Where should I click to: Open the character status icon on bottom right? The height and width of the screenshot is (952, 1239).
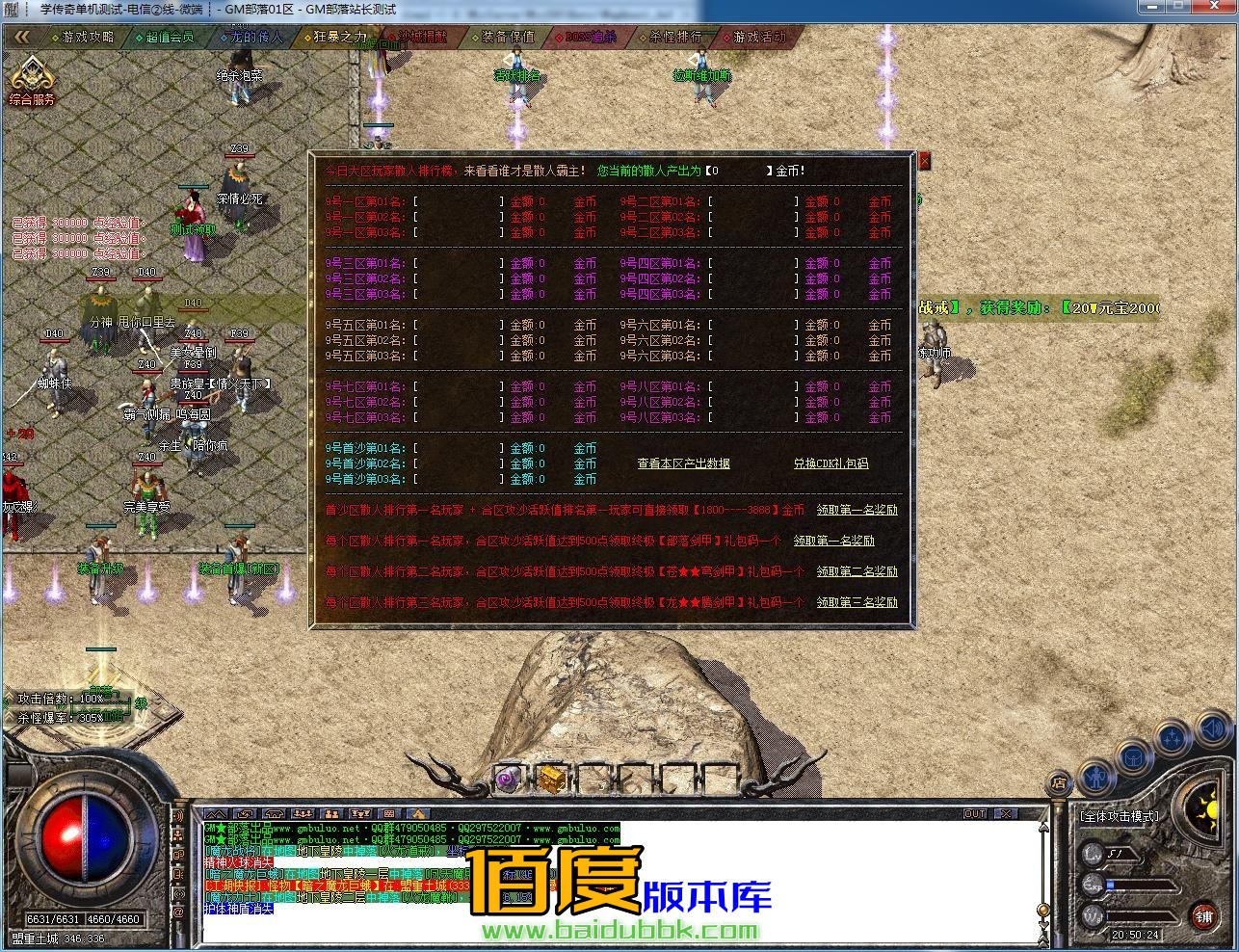1097,779
